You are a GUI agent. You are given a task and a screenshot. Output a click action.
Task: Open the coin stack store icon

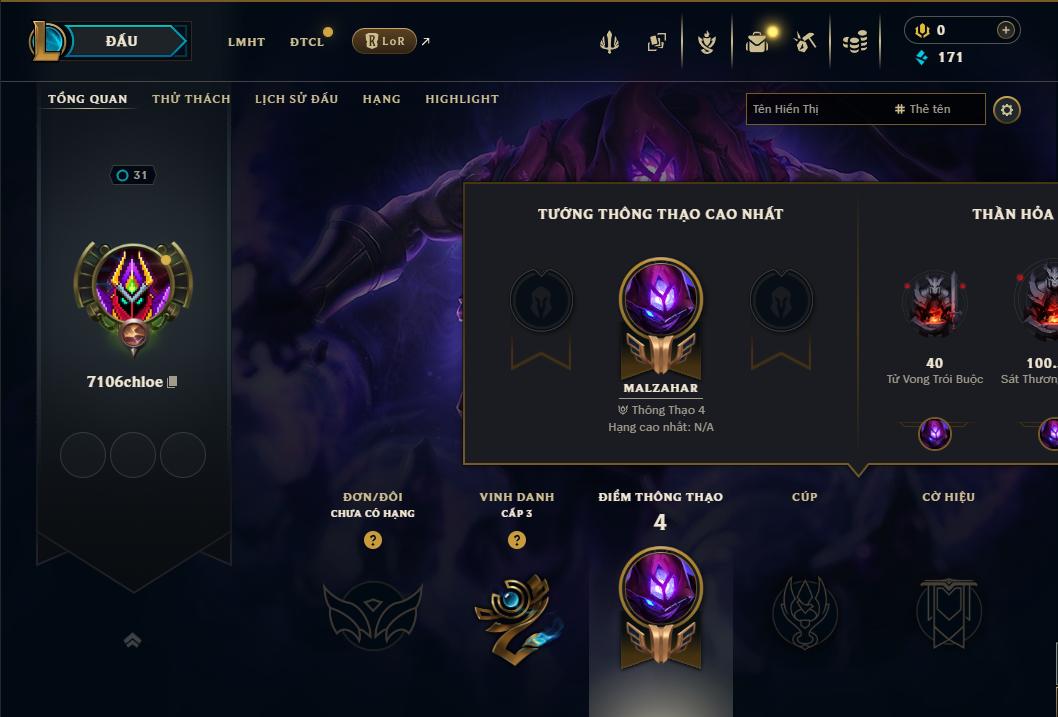854,42
